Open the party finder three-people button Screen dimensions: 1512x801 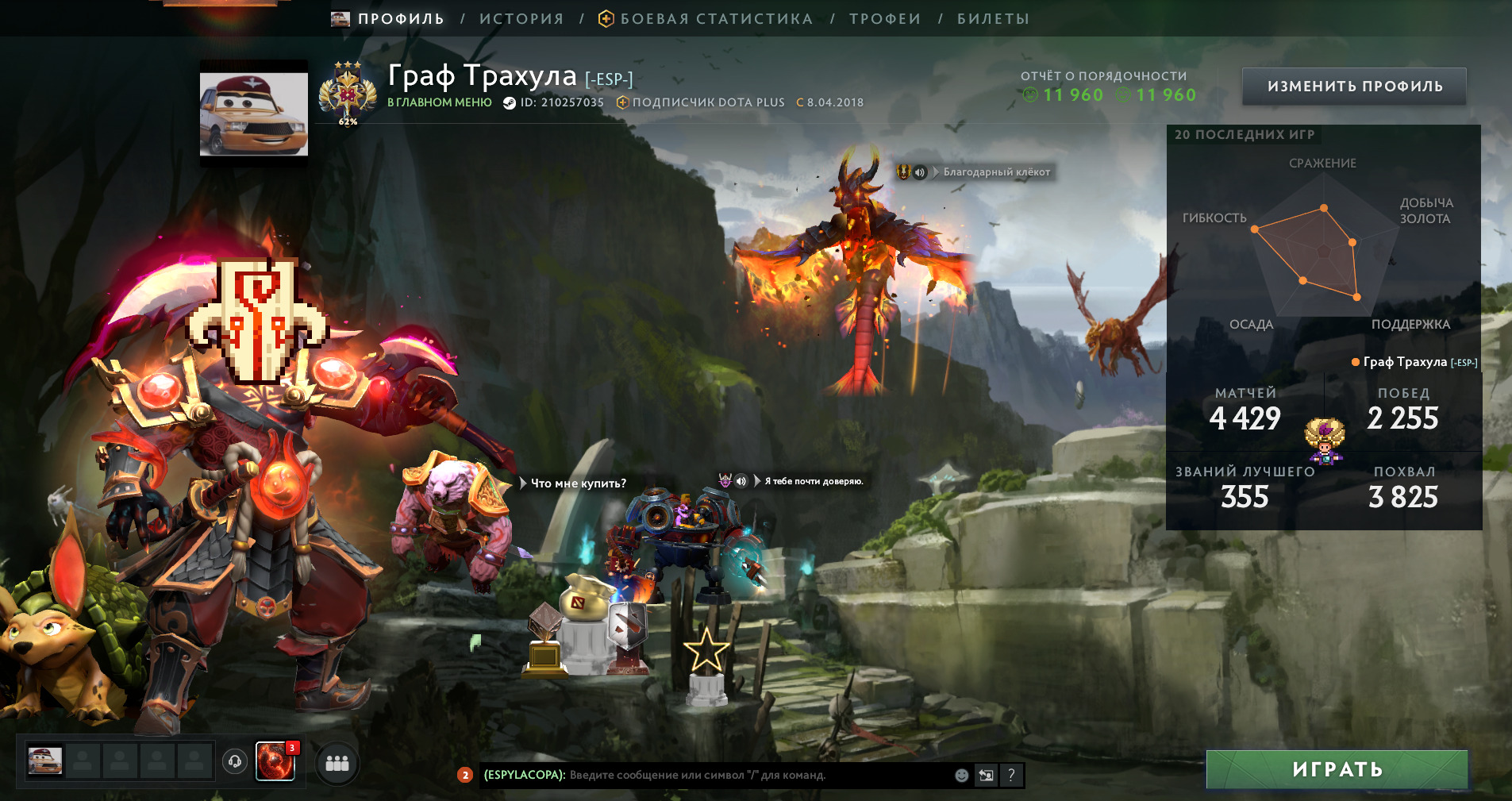(337, 763)
